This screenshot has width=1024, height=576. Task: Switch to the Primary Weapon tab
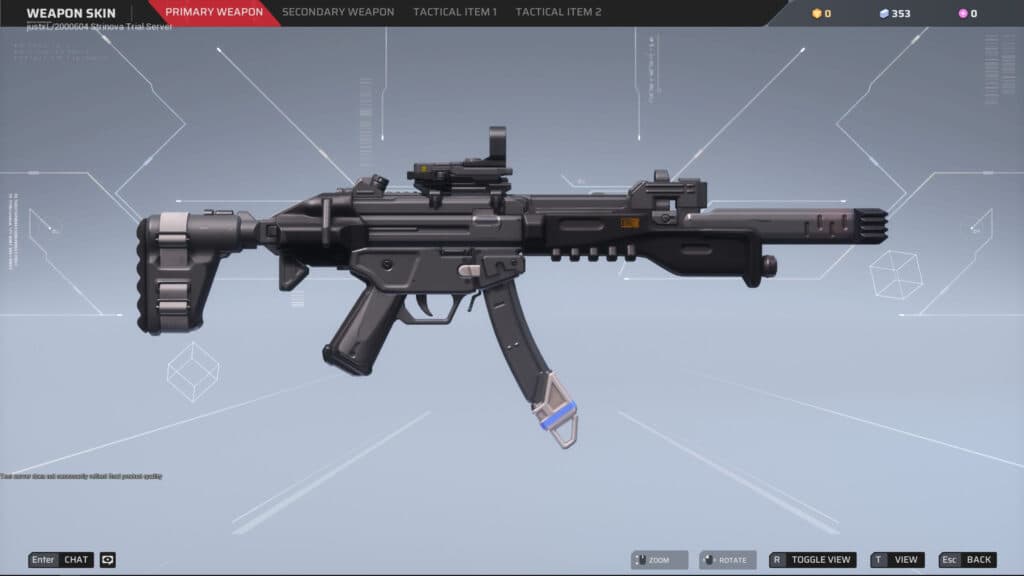[x=214, y=12]
